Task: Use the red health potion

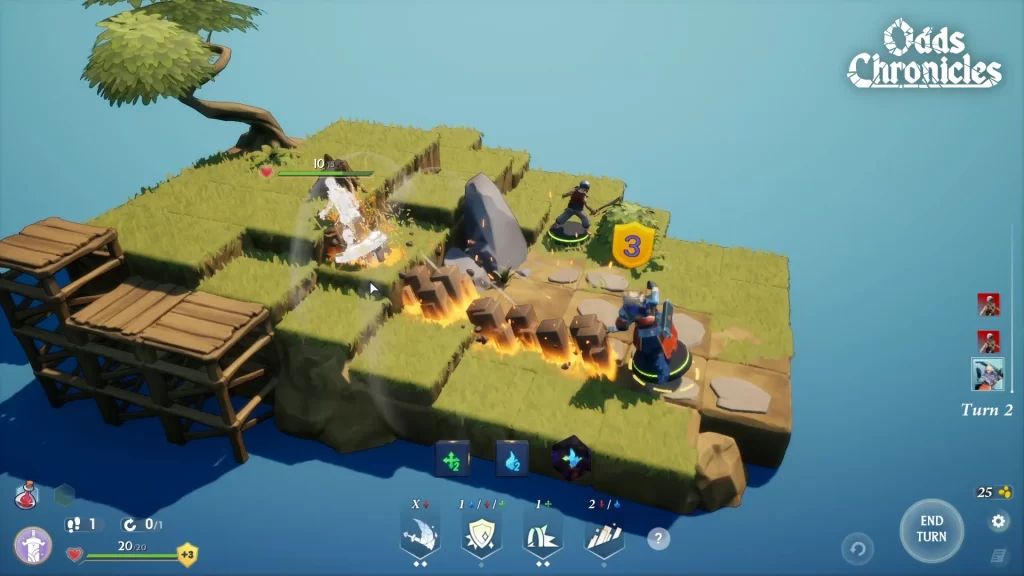Action: [26, 494]
